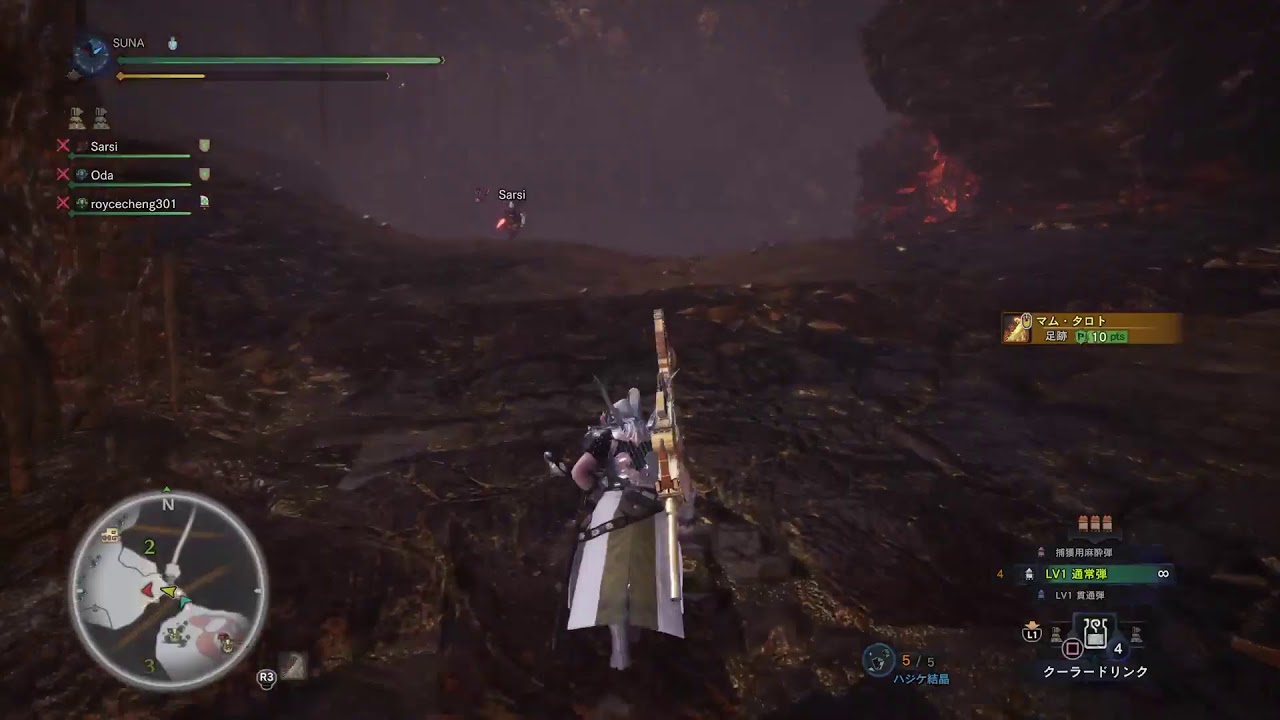The width and height of the screenshot is (1280, 720).
Task: Click the item icon next to SUNA's name
Action: tap(173, 44)
